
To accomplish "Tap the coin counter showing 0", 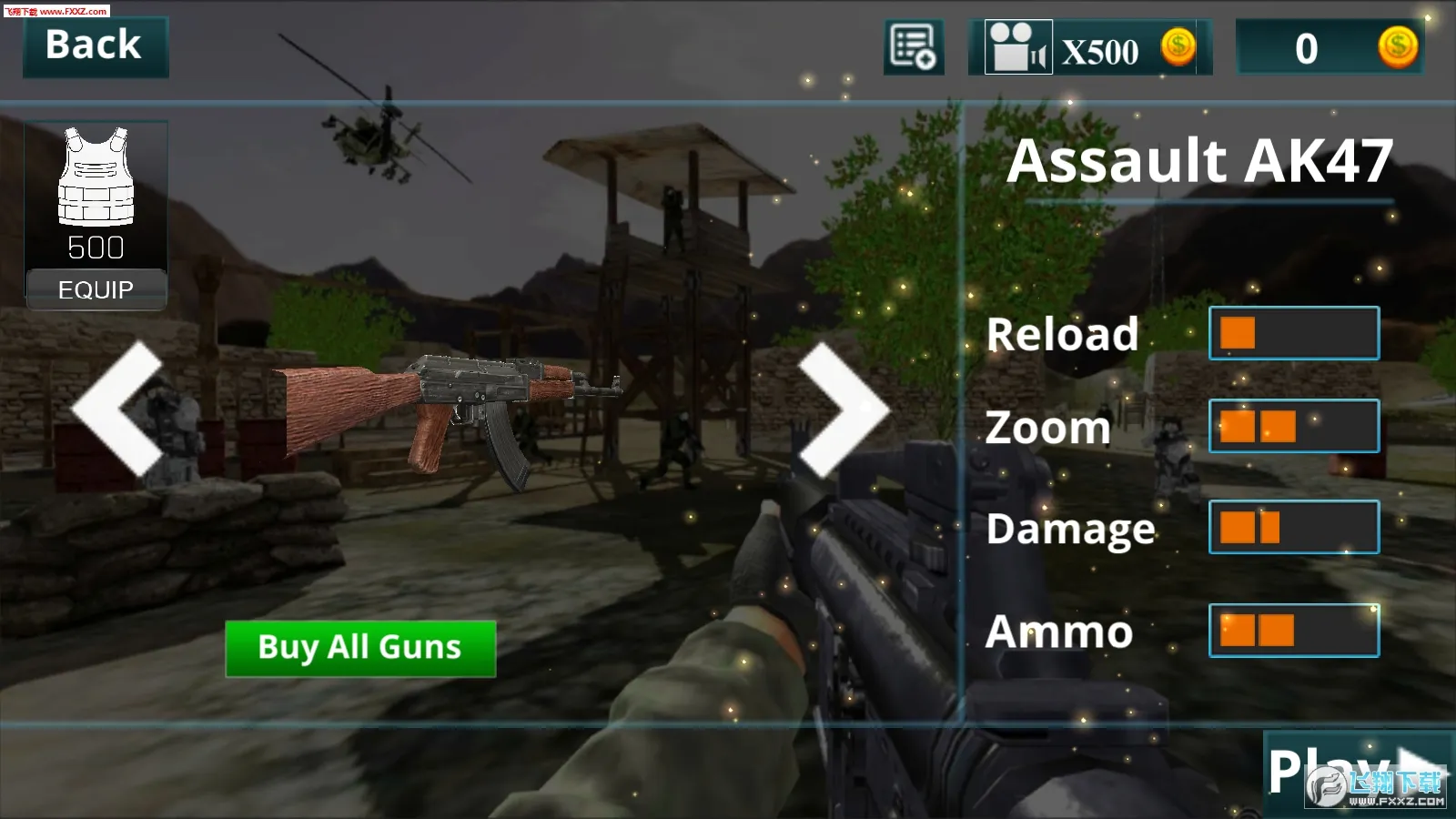I will 1306,49.
